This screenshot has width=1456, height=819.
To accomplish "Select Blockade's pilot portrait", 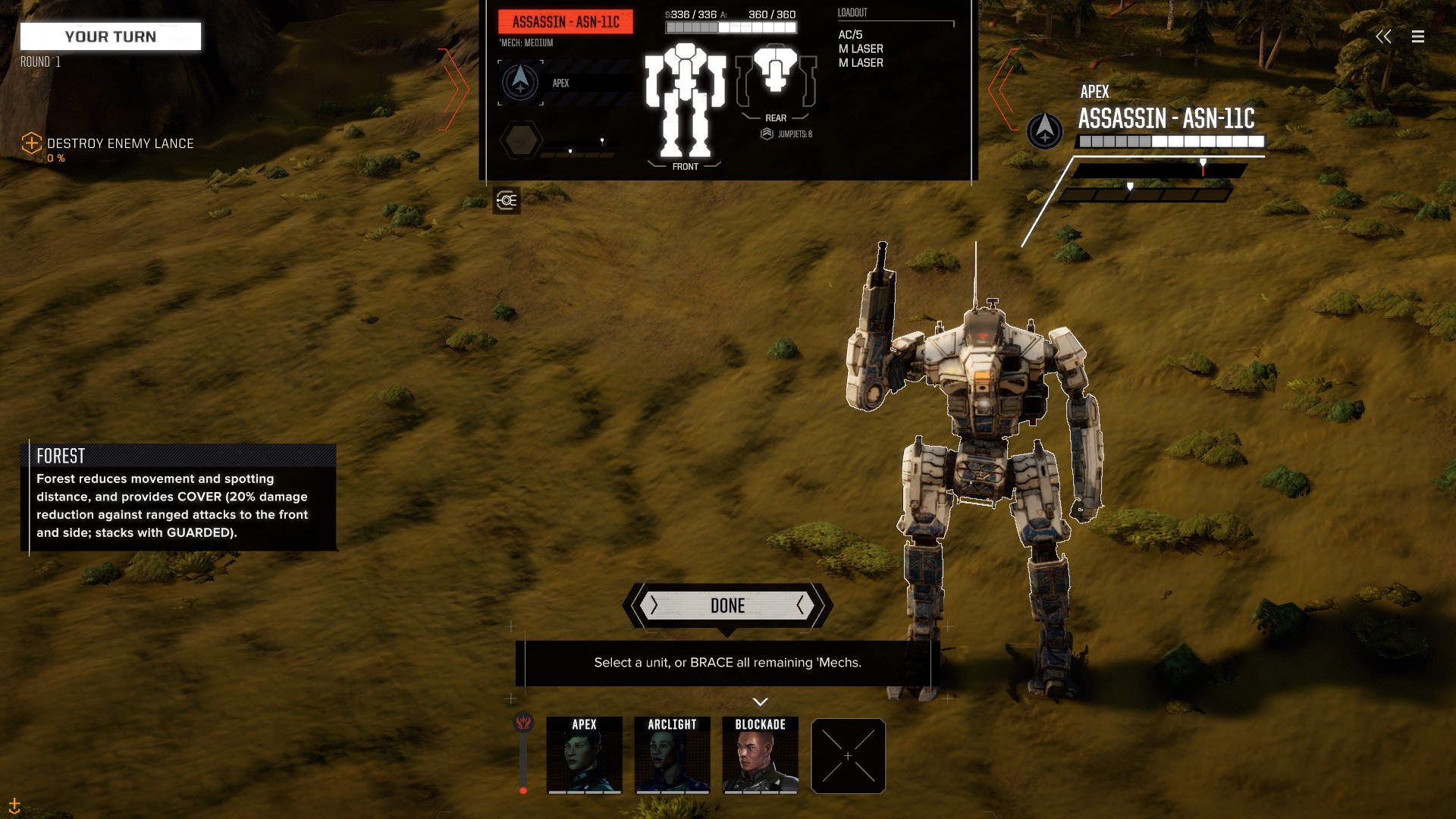I will click(x=760, y=755).
